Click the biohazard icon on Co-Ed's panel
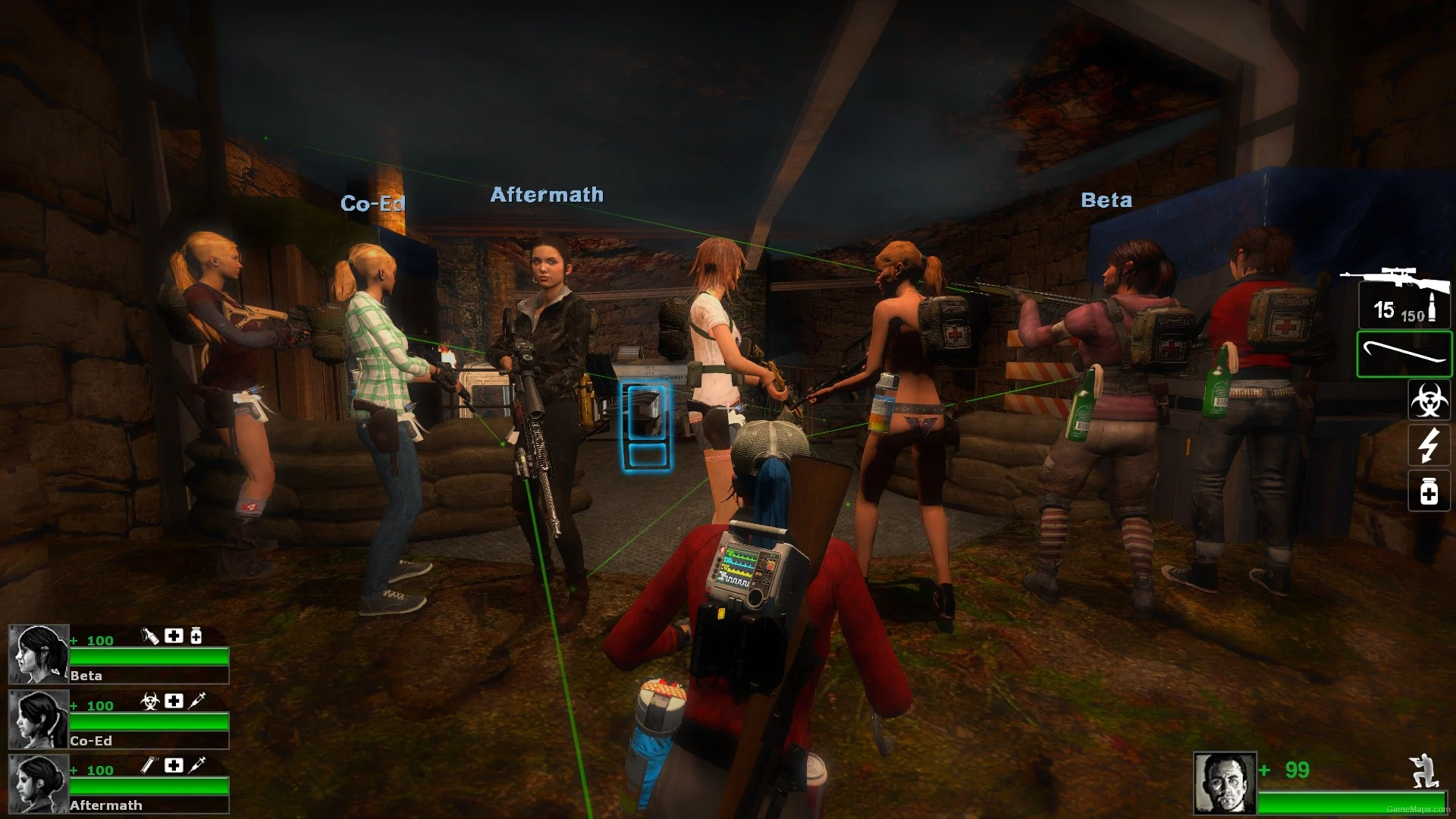Image resolution: width=1456 pixels, height=819 pixels. (x=150, y=701)
